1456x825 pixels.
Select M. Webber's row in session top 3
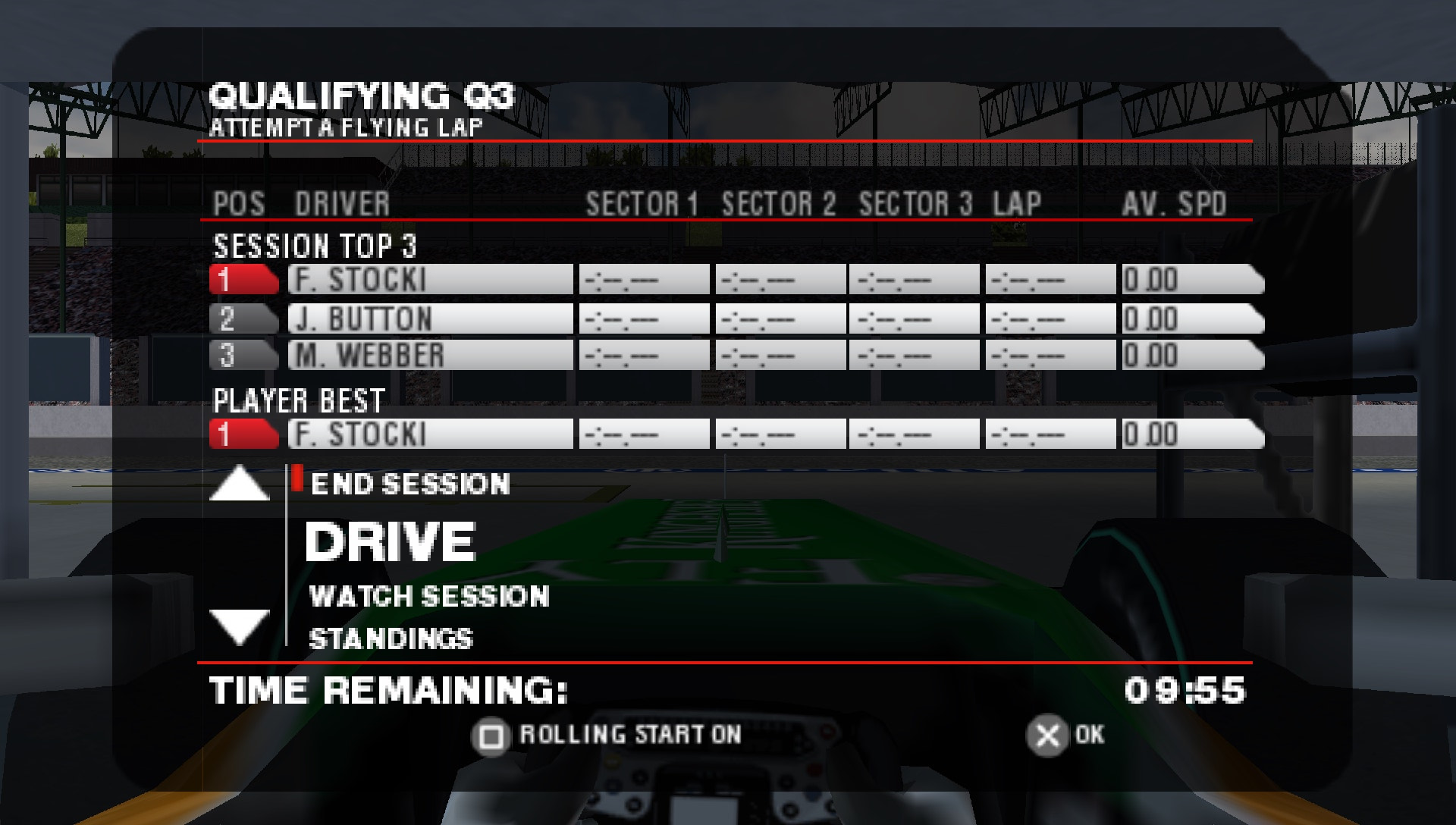click(430, 356)
